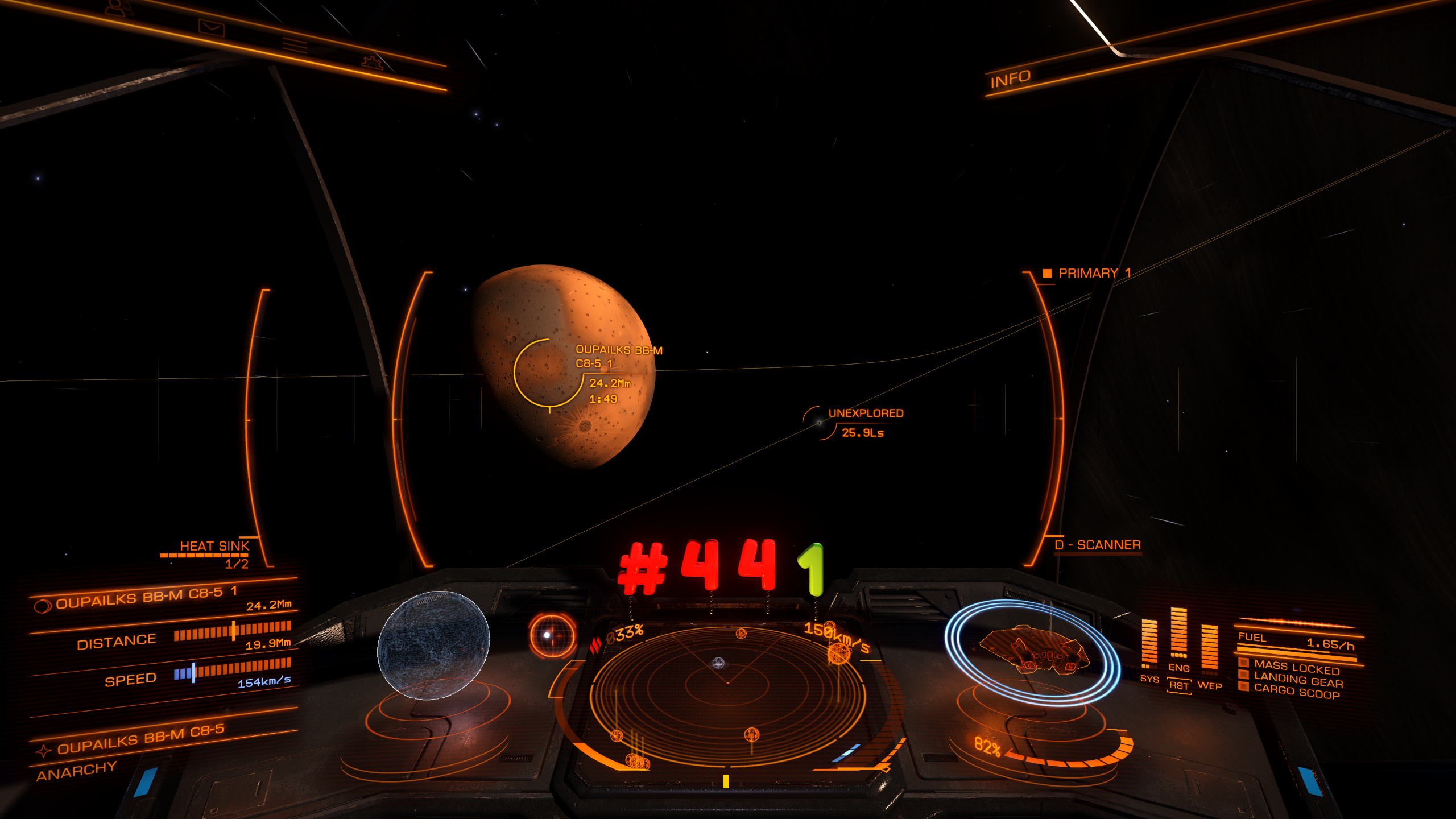Select the HEAT SINK utility indicator
This screenshot has width=1456, height=819.
tap(214, 547)
